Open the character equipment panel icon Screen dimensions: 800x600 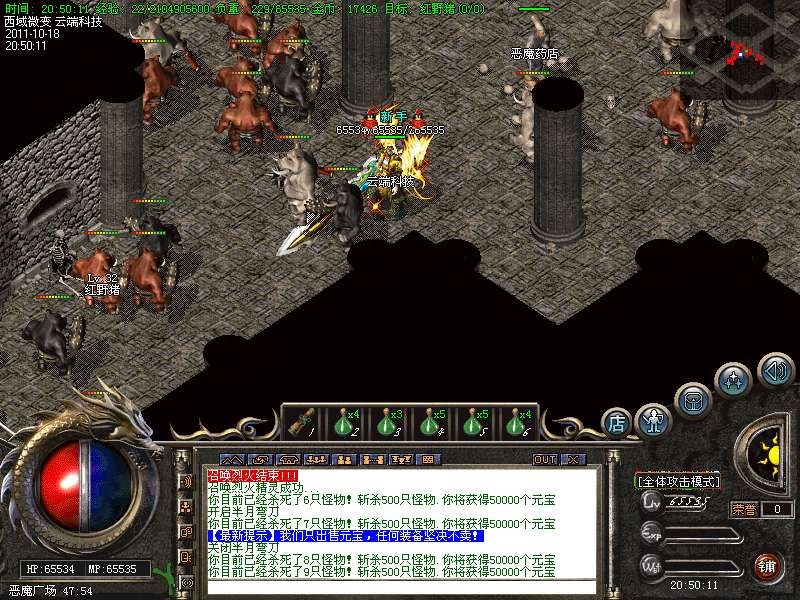(654, 420)
